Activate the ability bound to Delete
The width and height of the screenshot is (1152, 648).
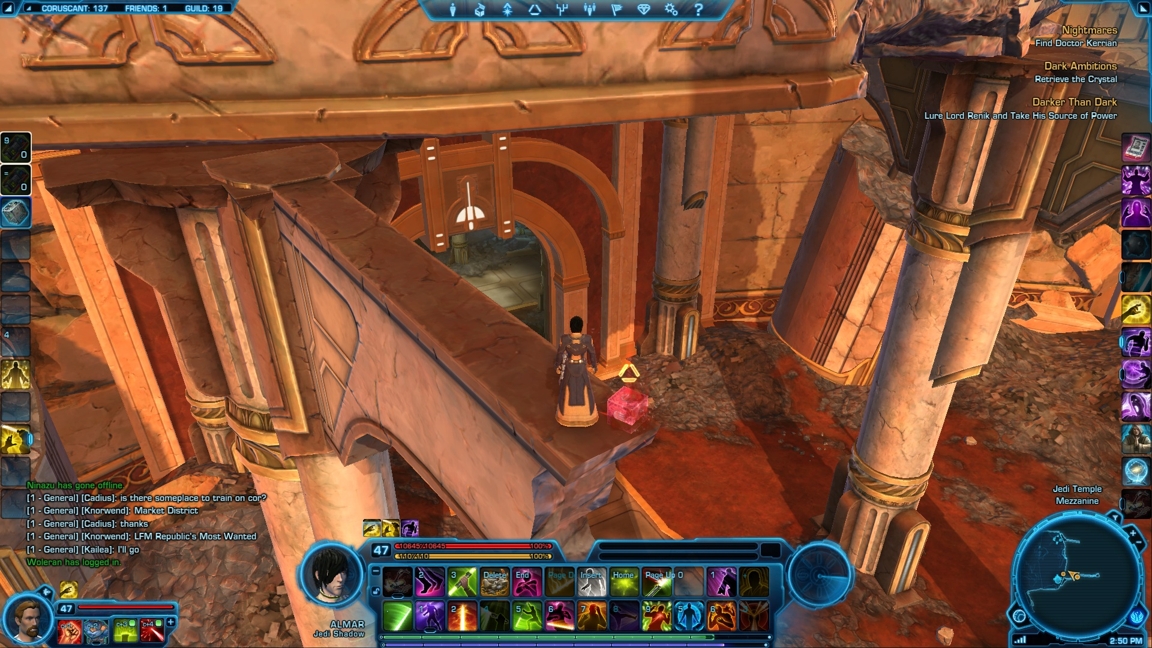pos(494,582)
